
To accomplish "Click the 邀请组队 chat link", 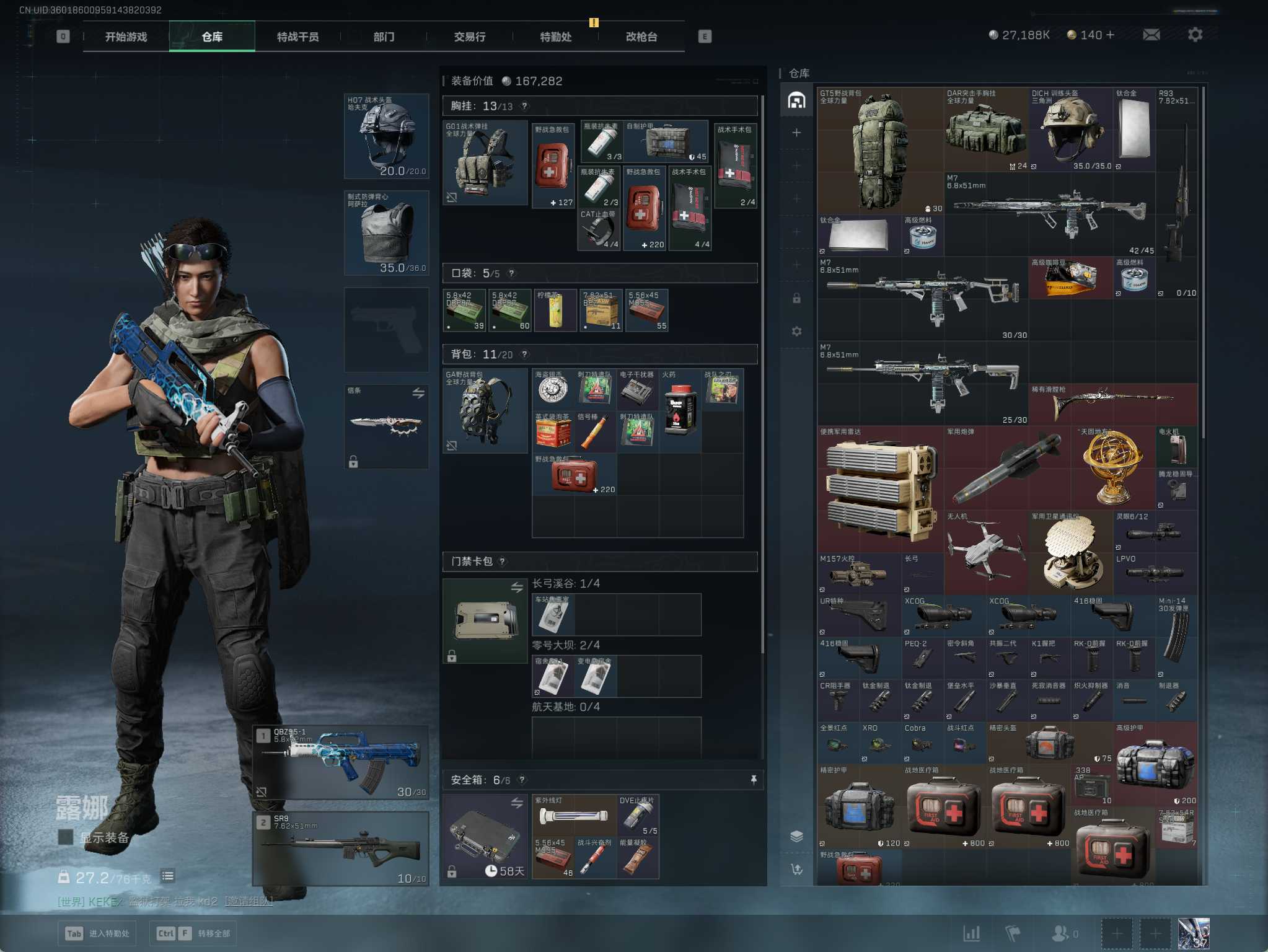I will tap(248, 901).
